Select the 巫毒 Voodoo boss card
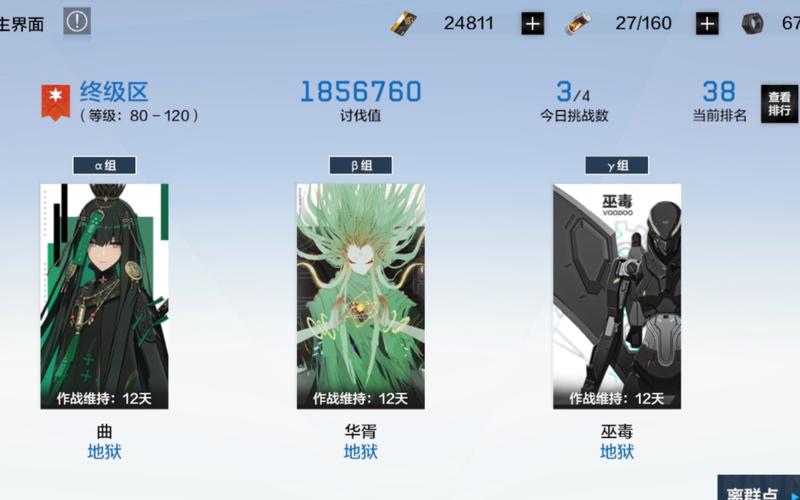The height and width of the screenshot is (500, 800). coord(617,296)
